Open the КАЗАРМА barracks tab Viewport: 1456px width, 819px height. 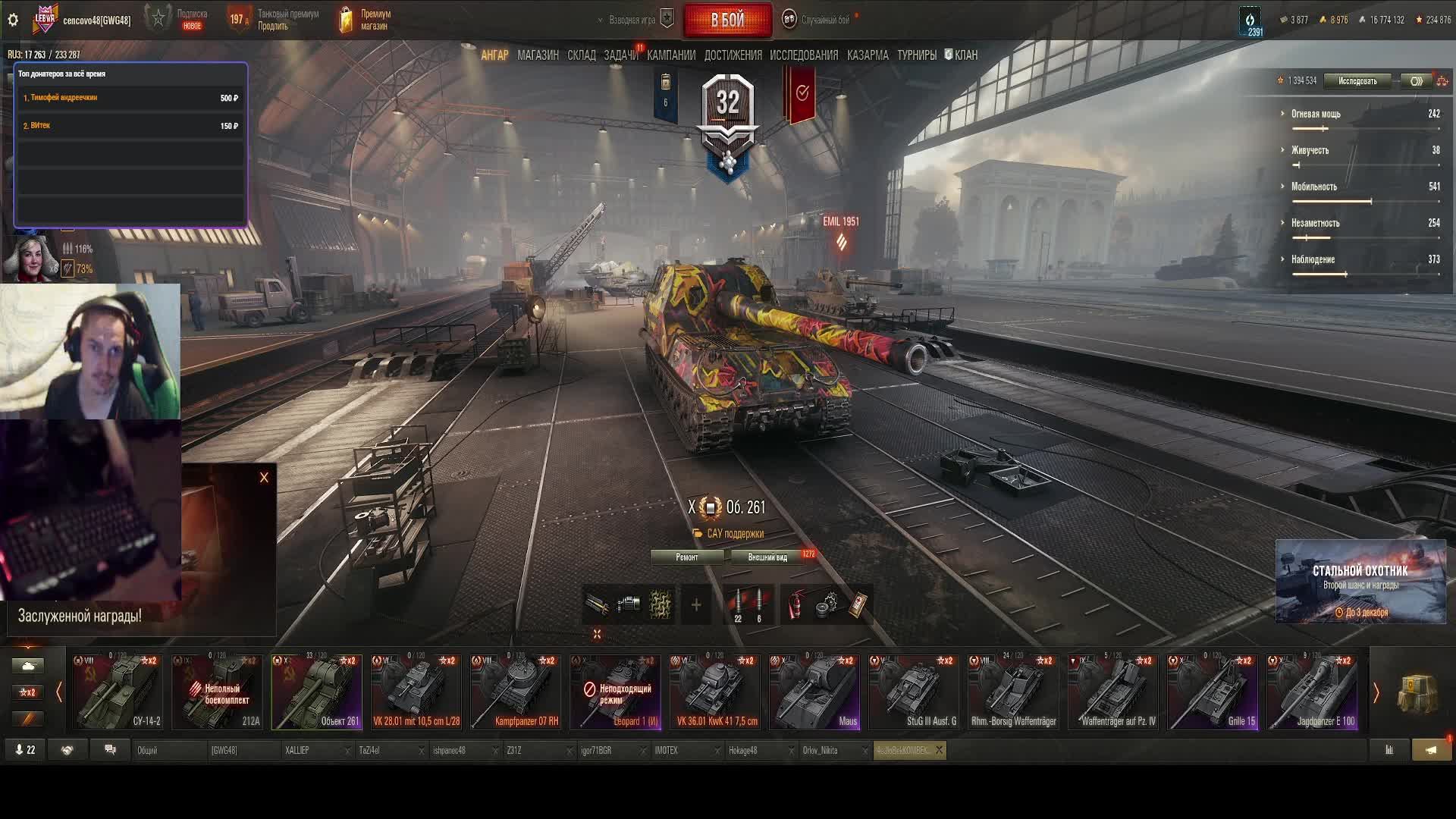point(868,55)
